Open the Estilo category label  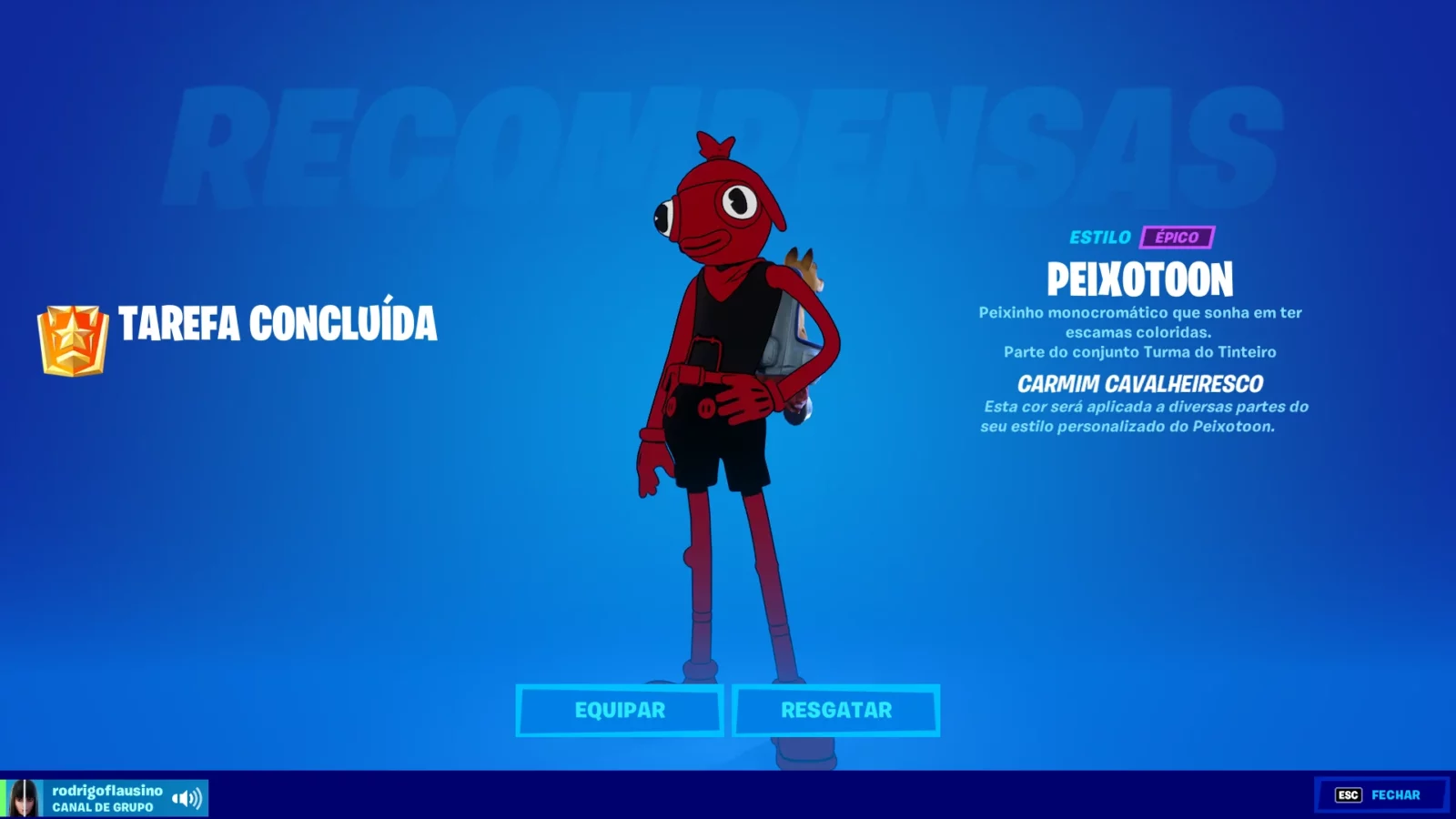click(x=1101, y=238)
